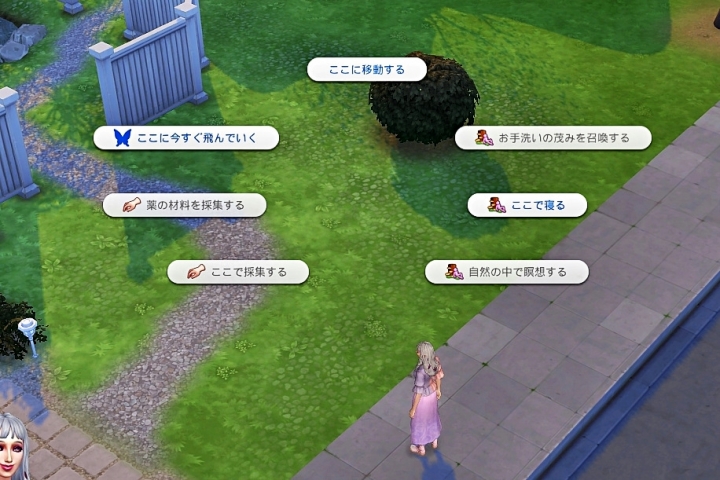Click the white-haired Sim portrait

tap(14, 447)
